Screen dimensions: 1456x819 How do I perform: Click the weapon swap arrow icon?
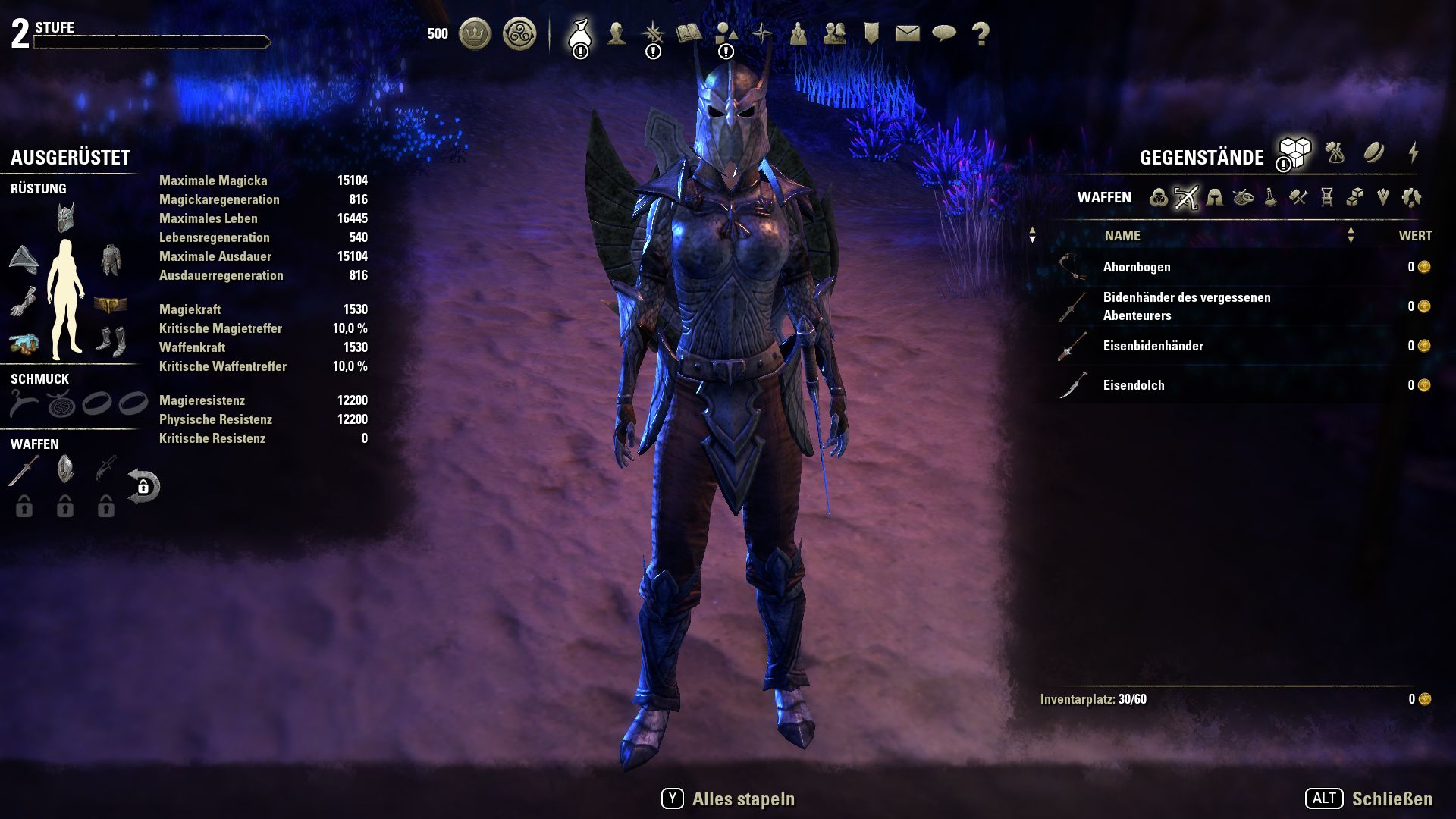pyautogui.click(x=144, y=485)
